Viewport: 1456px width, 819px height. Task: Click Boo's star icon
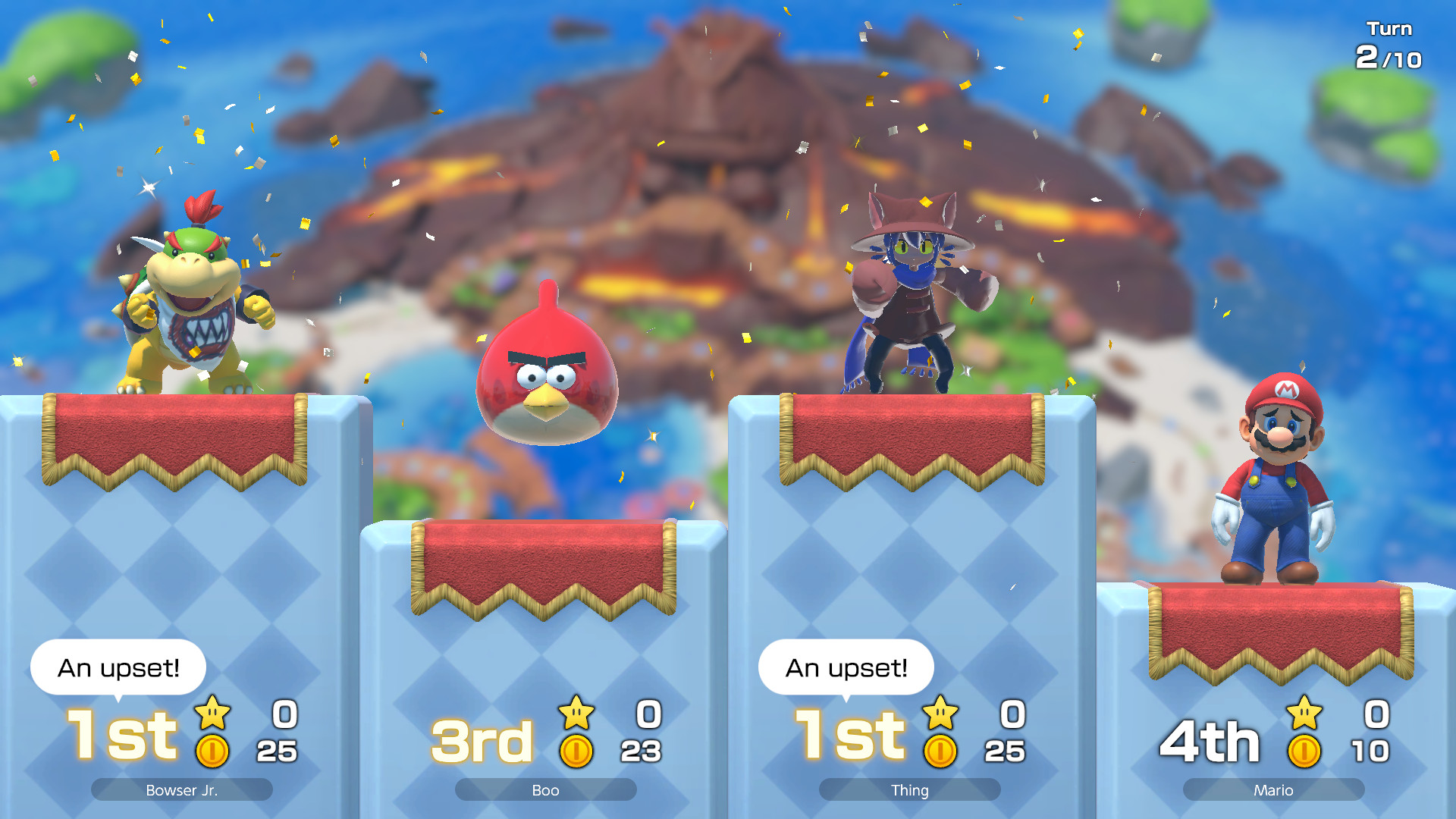coord(576,713)
